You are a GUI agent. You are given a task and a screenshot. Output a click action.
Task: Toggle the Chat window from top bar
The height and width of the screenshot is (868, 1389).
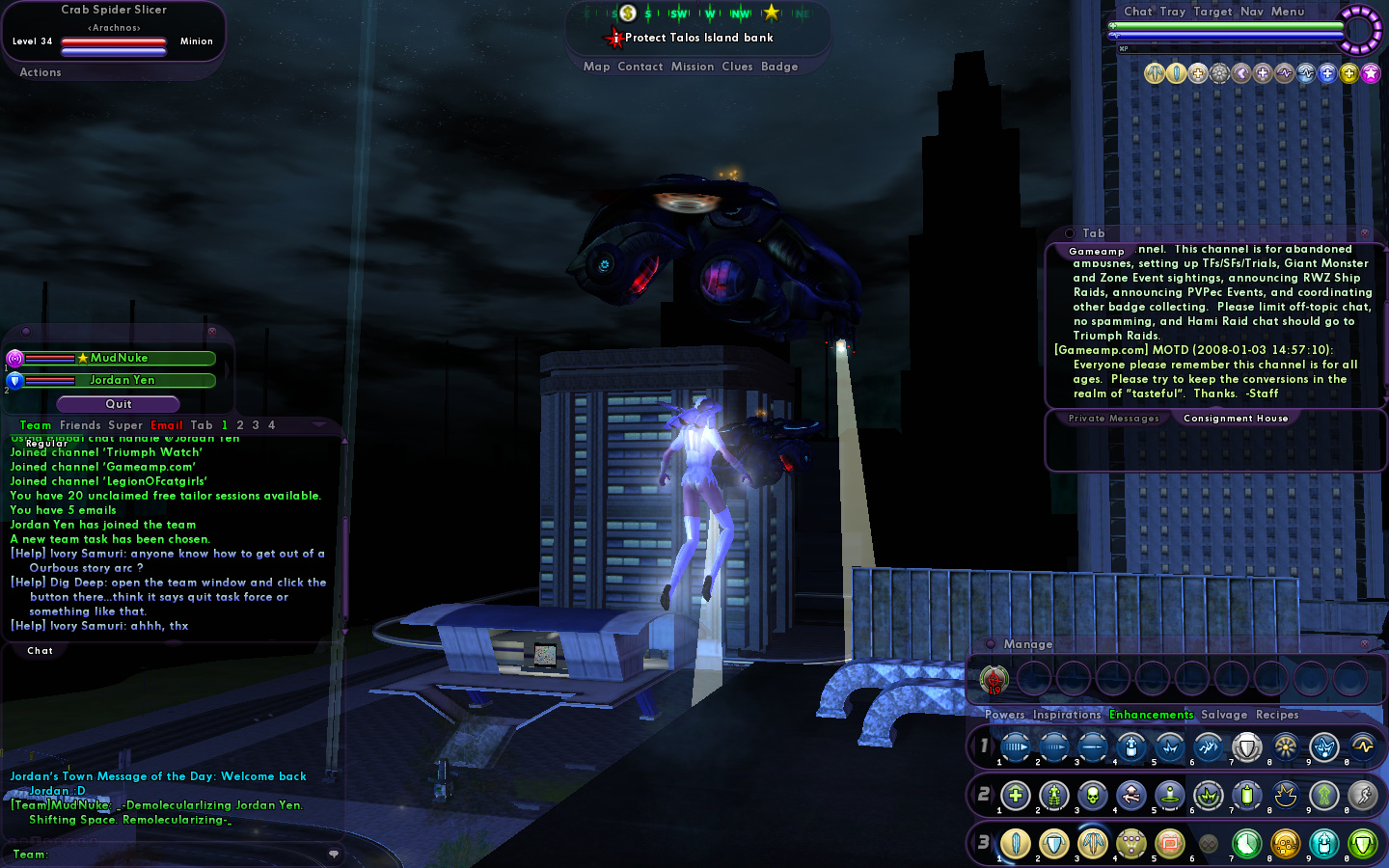tap(1137, 12)
